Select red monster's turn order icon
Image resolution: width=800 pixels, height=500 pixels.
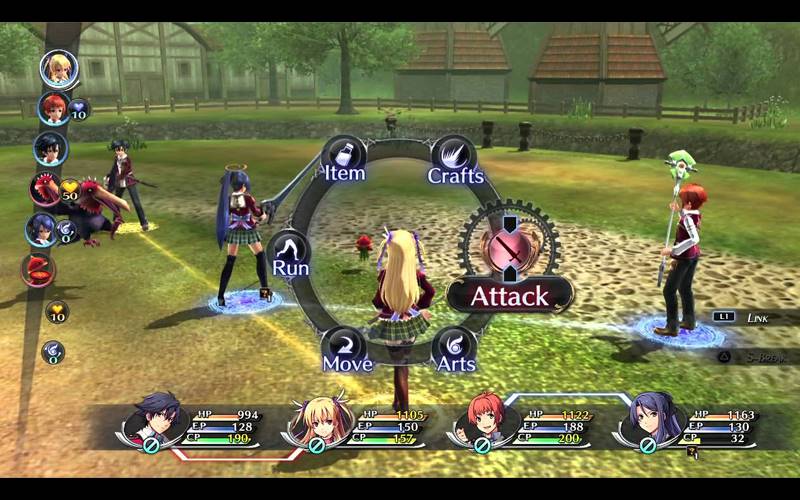(x=45, y=189)
